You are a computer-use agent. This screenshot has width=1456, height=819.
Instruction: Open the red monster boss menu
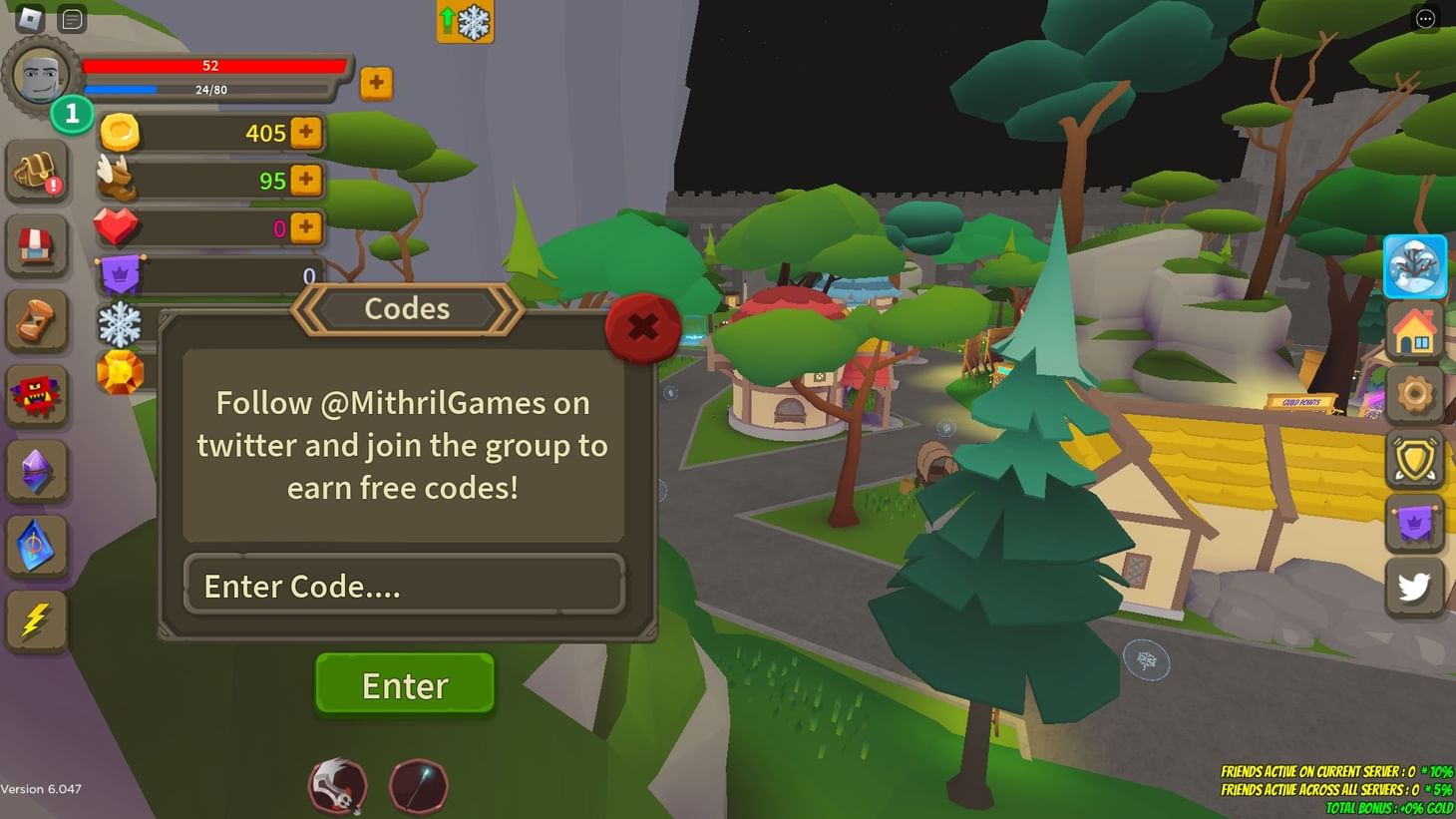[x=37, y=396]
